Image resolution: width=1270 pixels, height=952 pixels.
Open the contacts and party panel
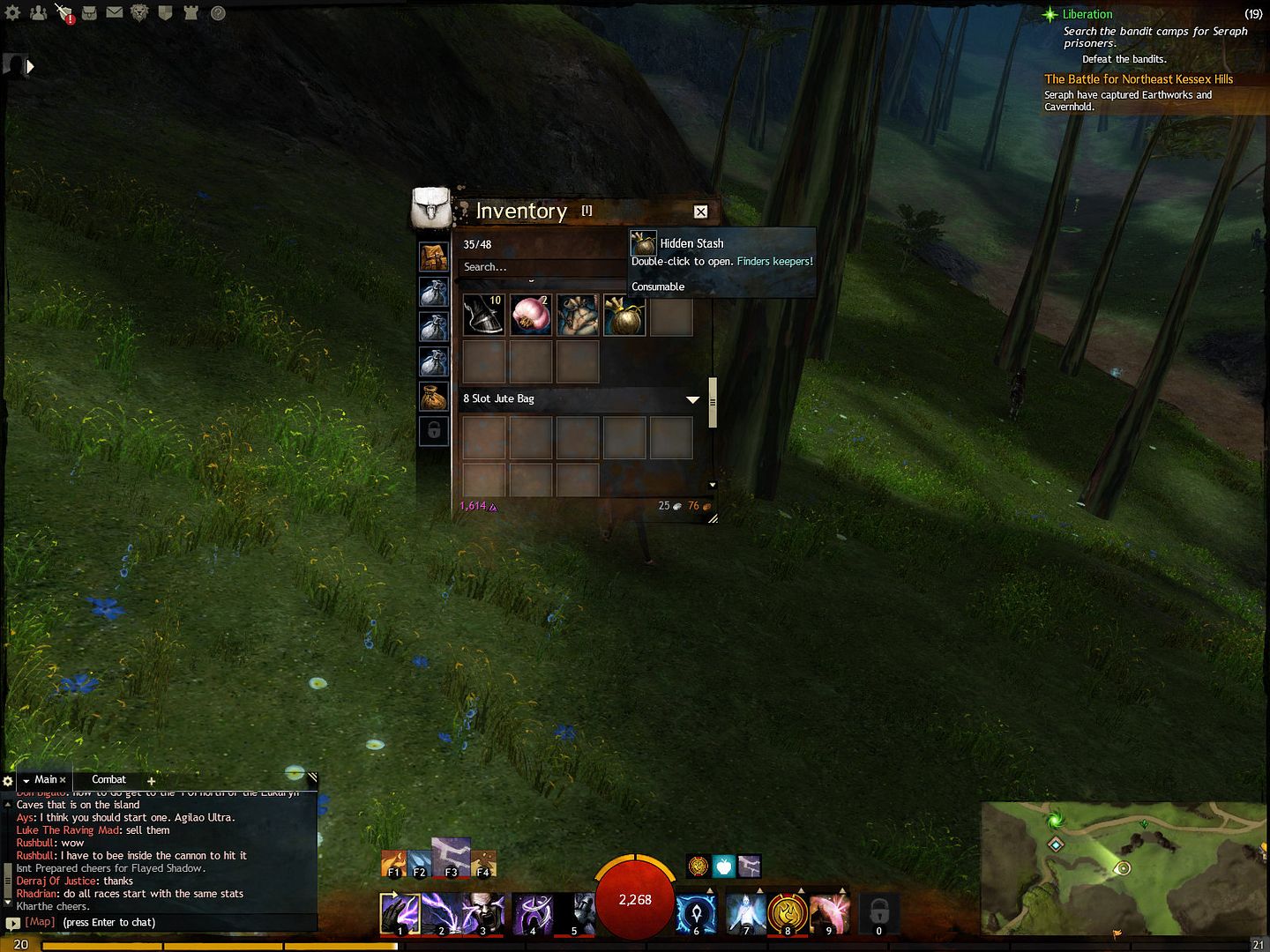pyautogui.click(x=38, y=13)
